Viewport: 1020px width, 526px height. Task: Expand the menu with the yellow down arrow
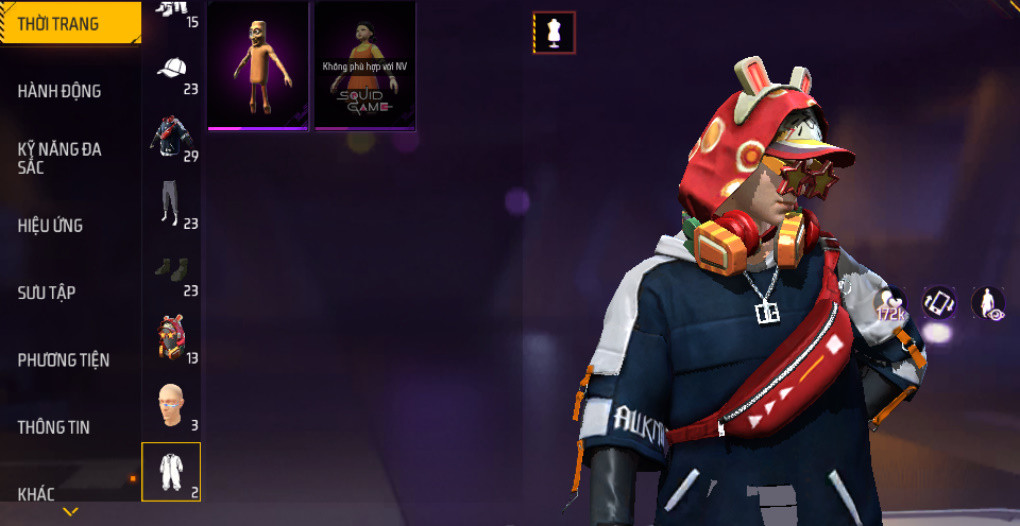[x=70, y=512]
